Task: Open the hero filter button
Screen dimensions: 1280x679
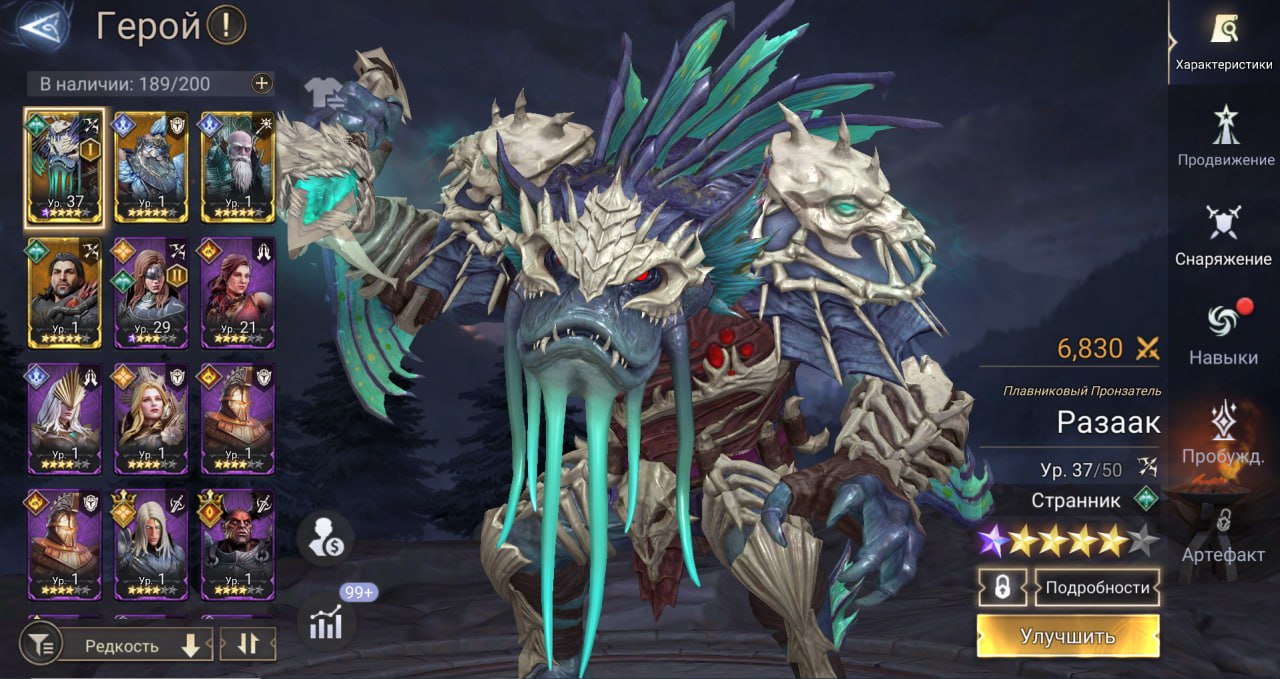Action: click(x=41, y=646)
